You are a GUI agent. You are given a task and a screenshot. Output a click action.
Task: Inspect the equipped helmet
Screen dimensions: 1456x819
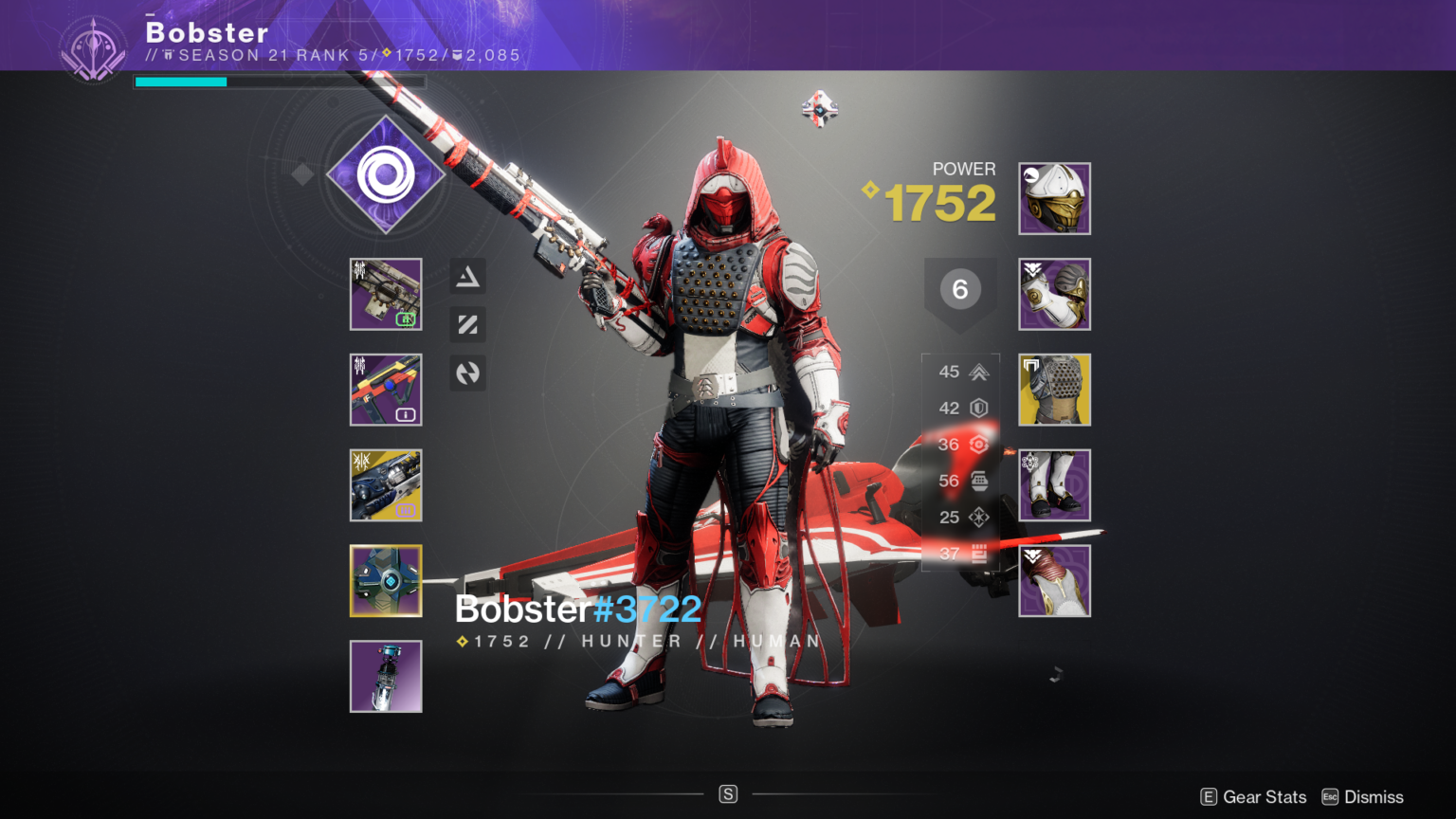[1054, 199]
